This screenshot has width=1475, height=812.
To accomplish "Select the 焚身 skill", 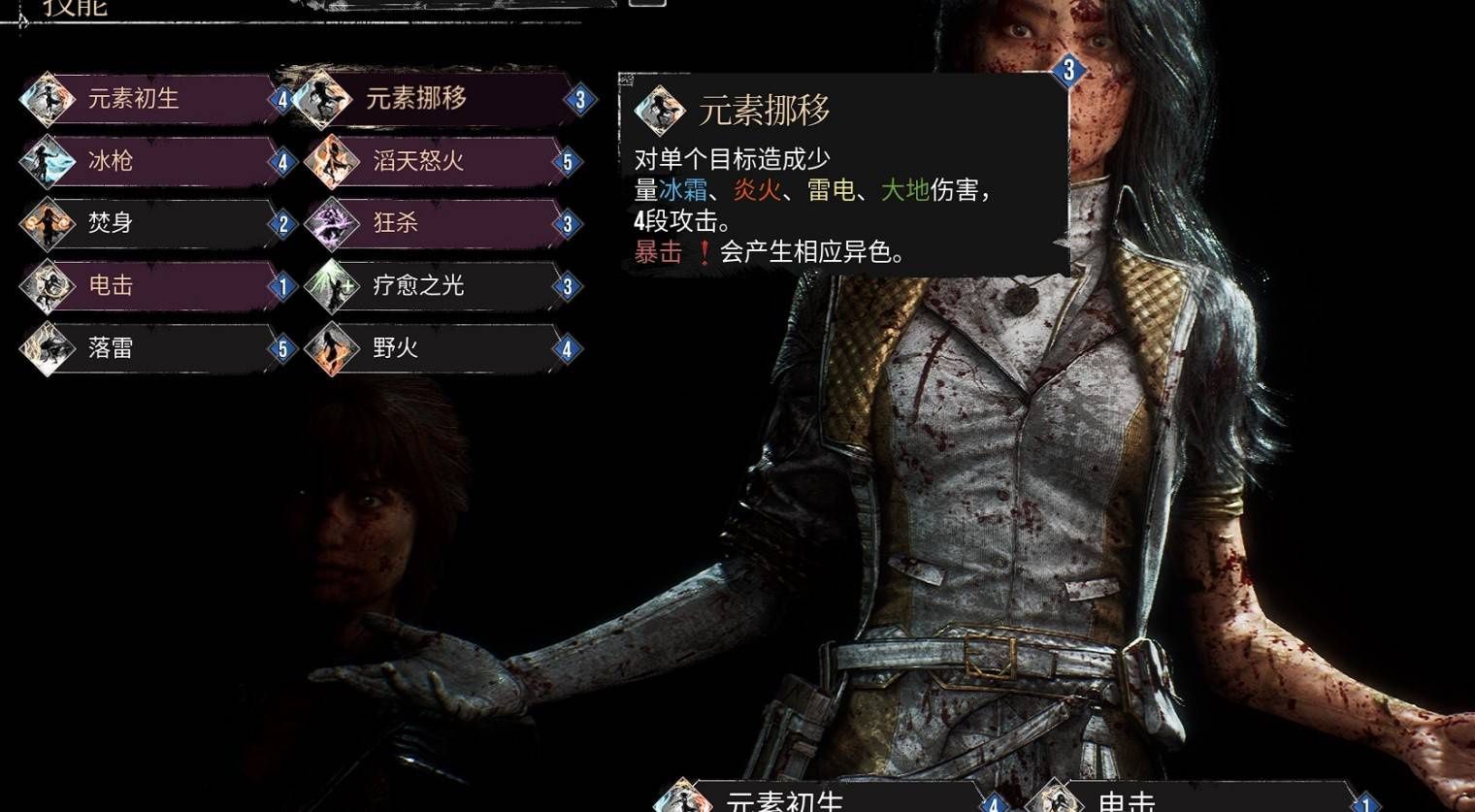I will (x=155, y=223).
